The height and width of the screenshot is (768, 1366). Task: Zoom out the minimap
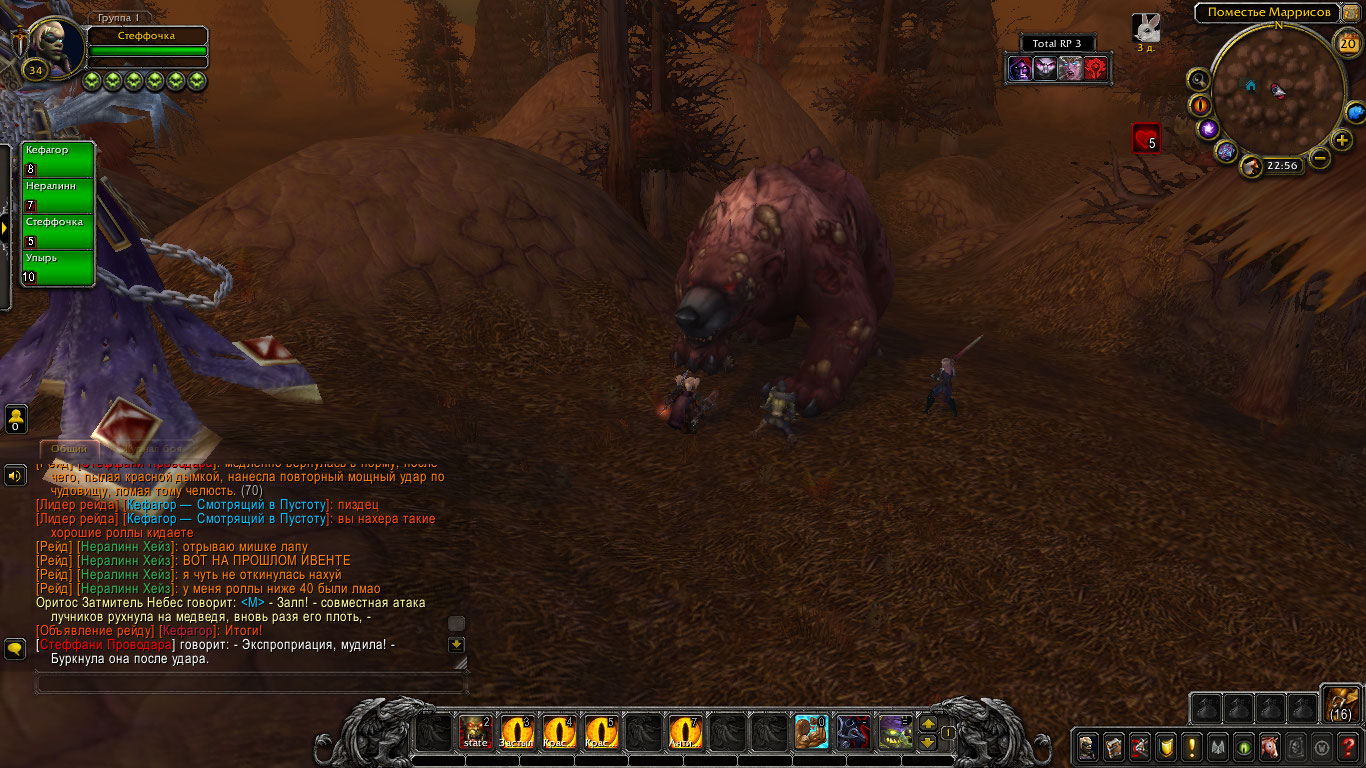(x=1320, y=158)
